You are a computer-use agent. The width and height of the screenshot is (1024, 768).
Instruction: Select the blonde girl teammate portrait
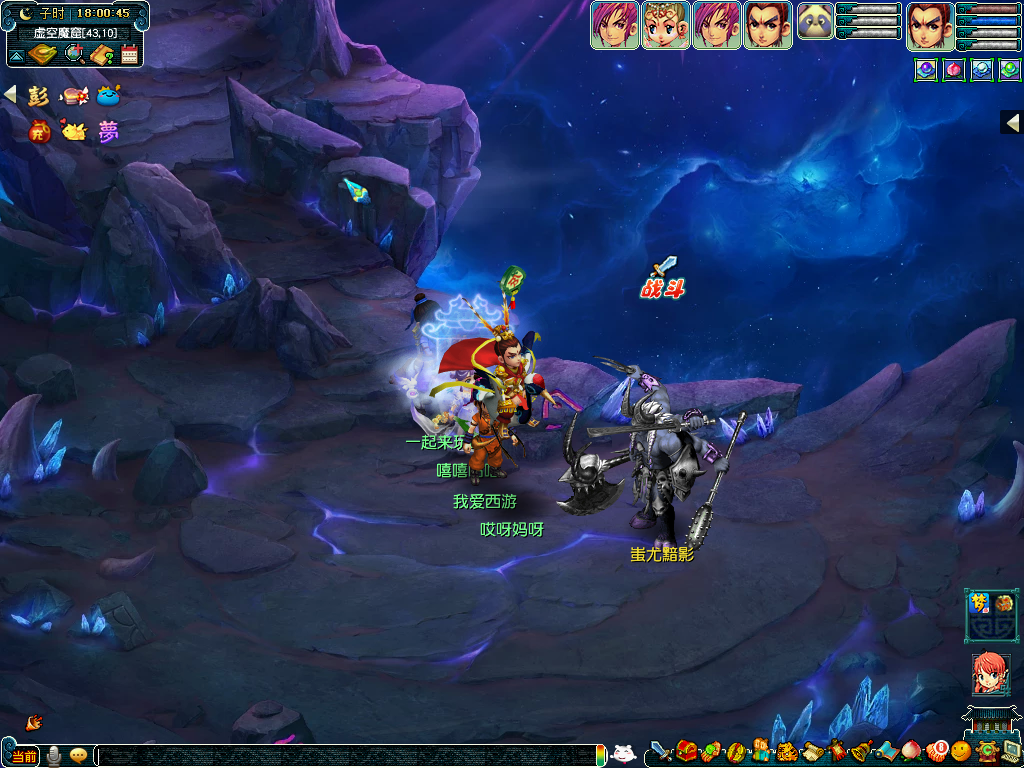(x=665, y=25)
